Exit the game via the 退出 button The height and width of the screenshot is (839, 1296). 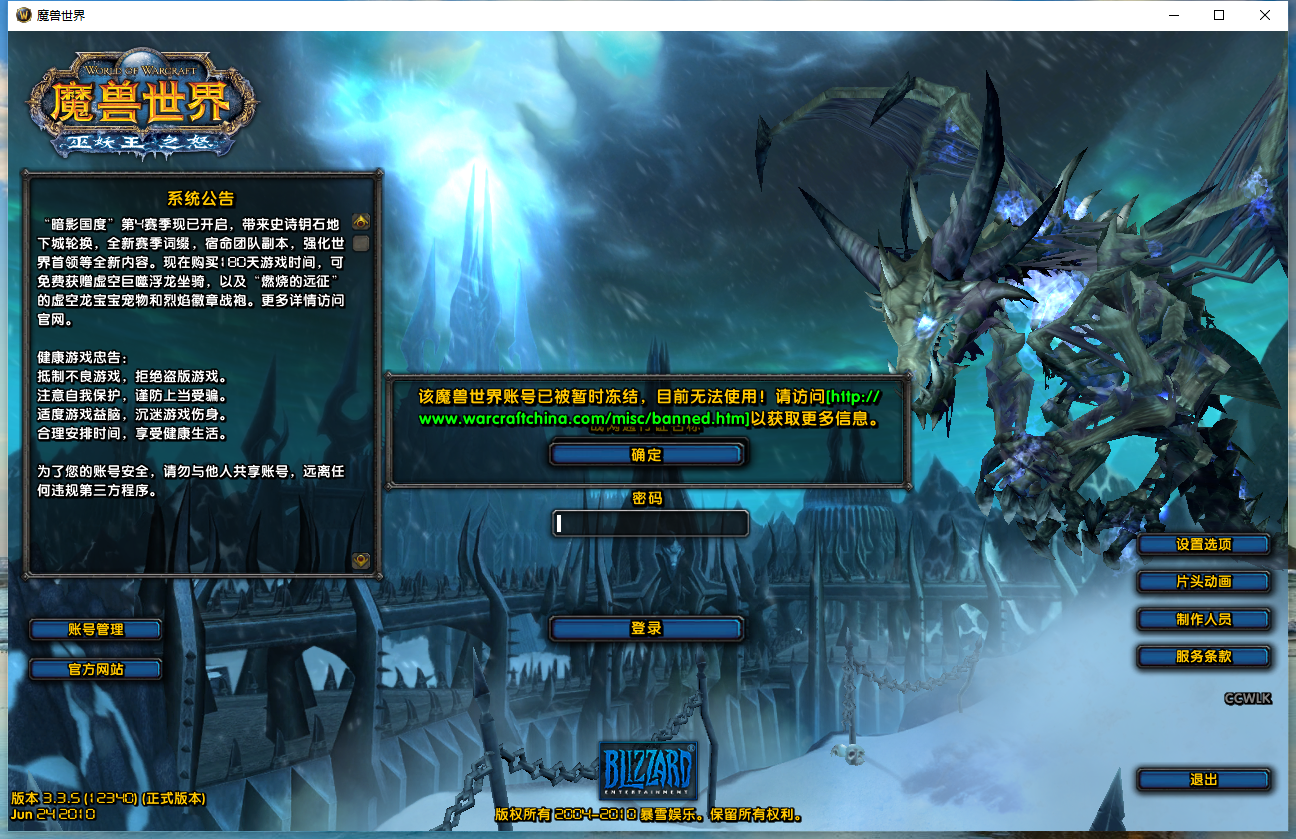[x=1203, y=779]
